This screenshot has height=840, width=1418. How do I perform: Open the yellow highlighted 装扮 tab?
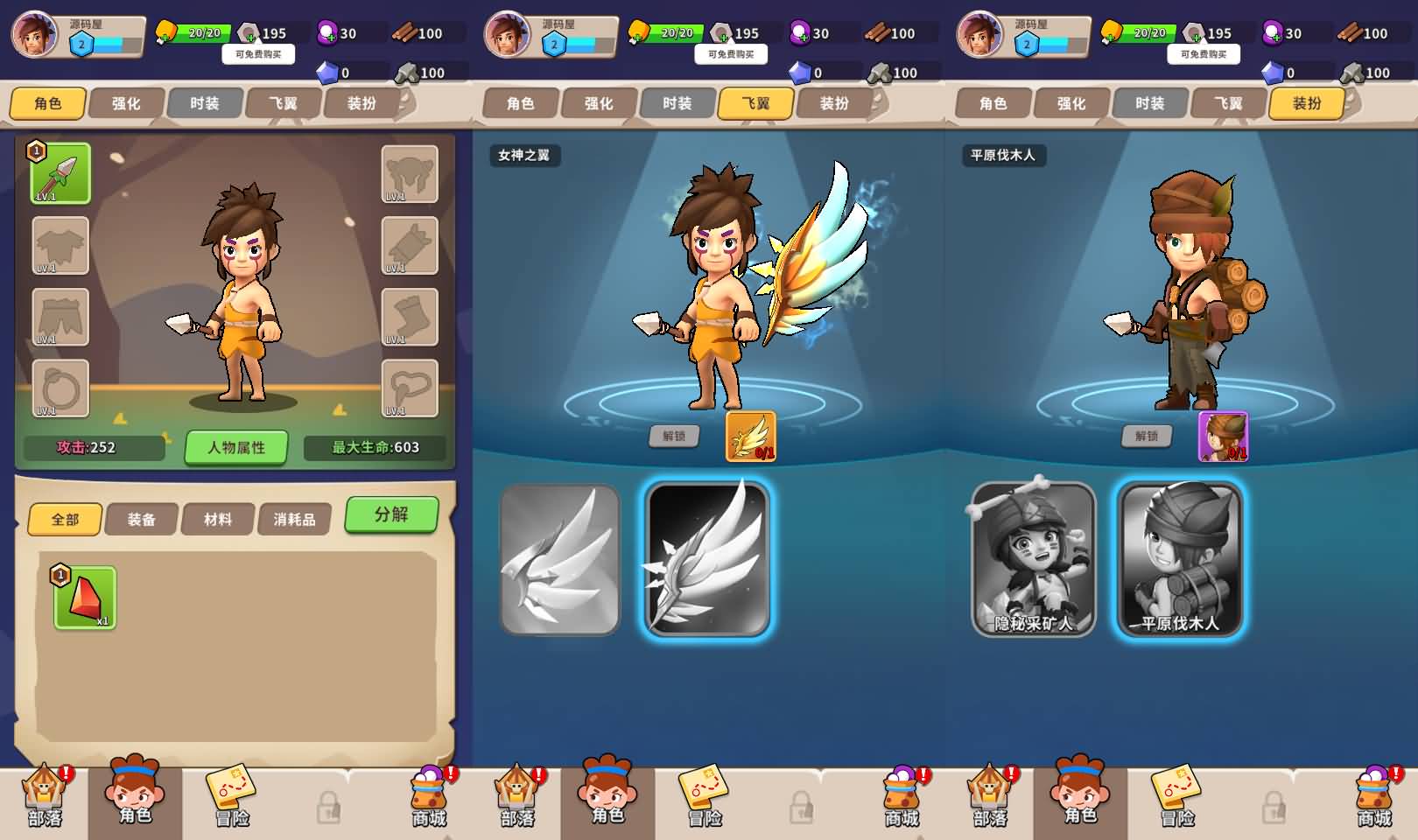[x=1306, y=103]
